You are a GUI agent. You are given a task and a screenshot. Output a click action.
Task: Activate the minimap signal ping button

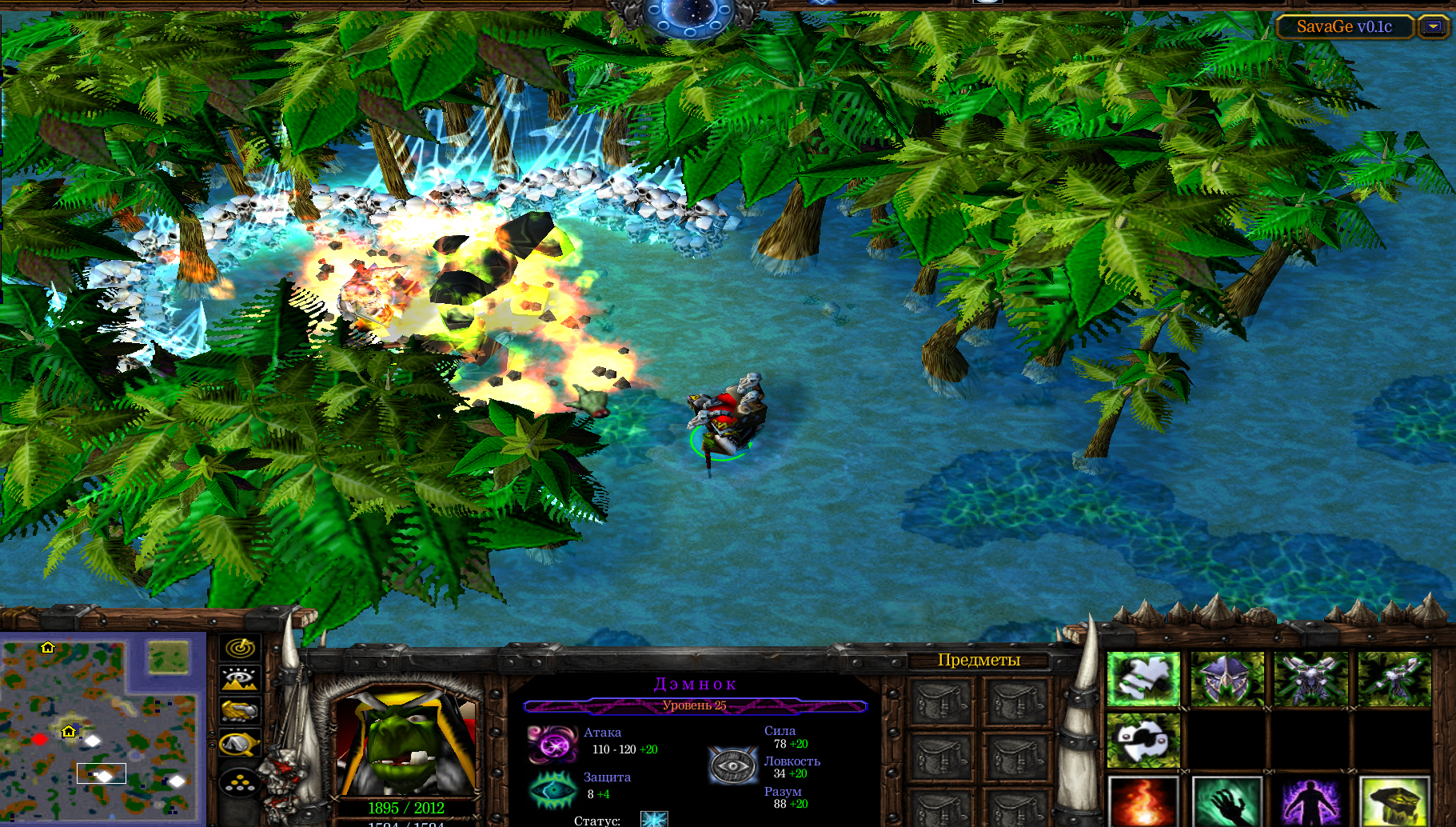[x=239, y=647]
